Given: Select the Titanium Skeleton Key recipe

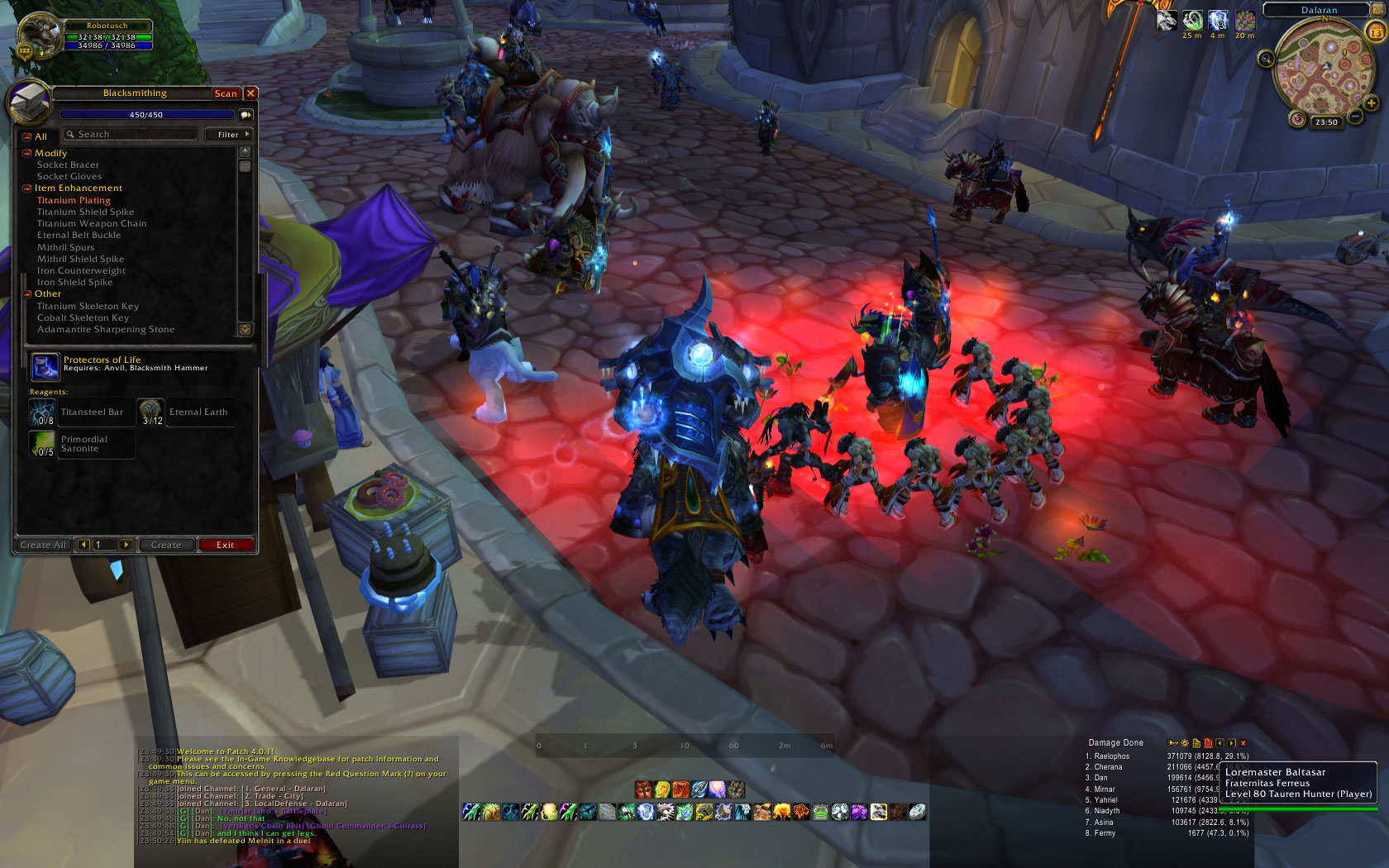Looking at the screenshot, I should pos(88,306).
